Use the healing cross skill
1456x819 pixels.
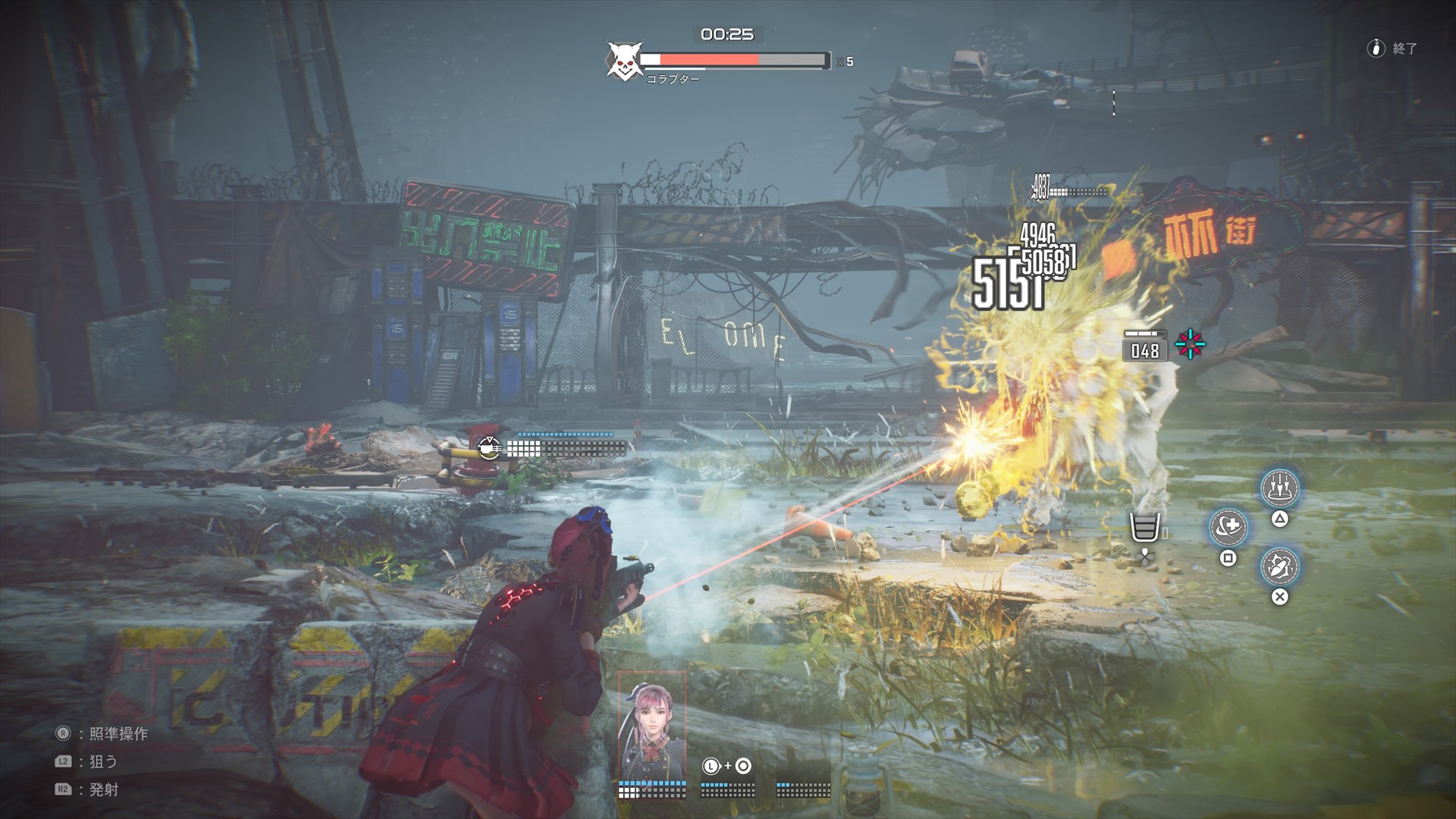1228,527
